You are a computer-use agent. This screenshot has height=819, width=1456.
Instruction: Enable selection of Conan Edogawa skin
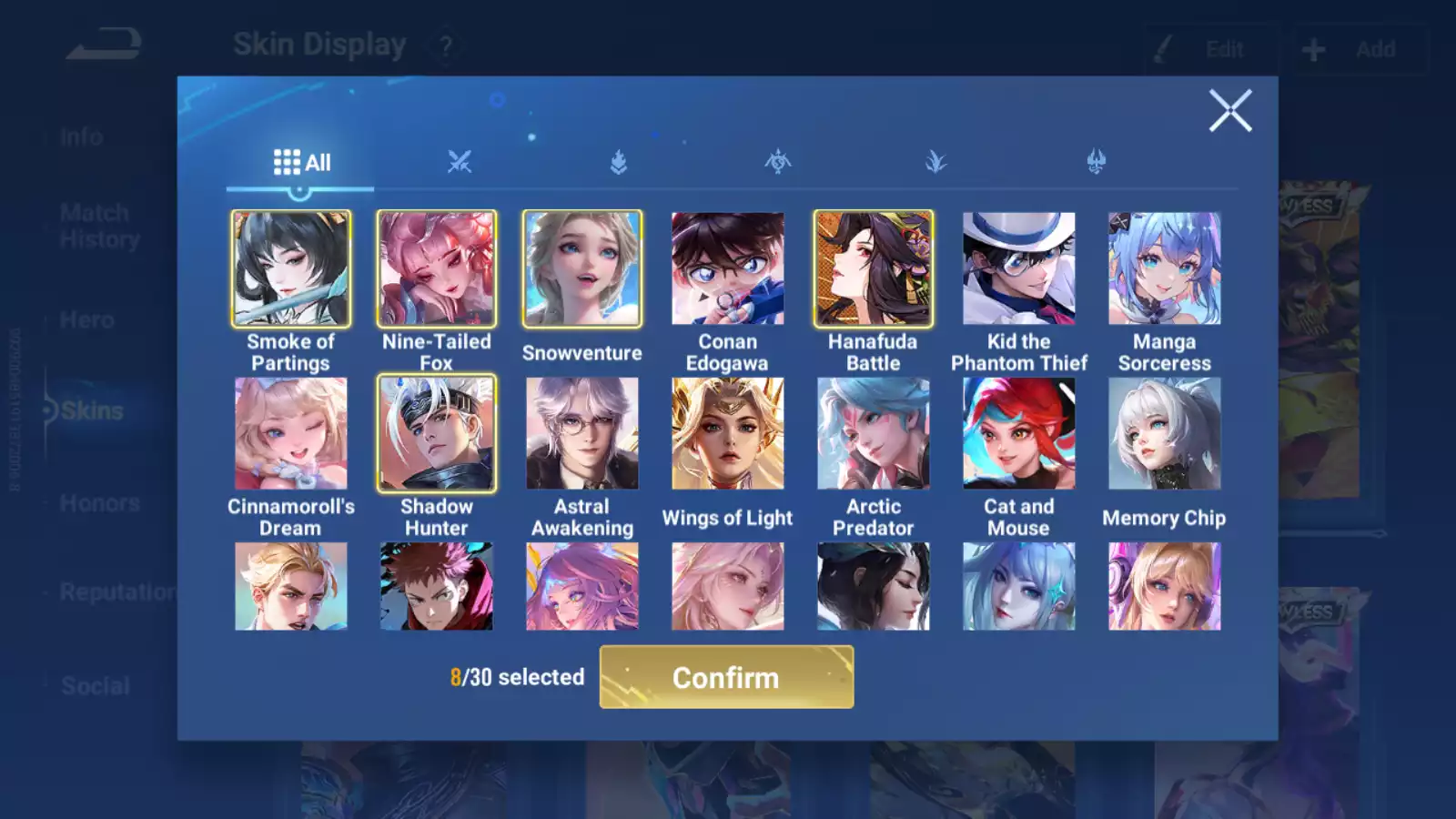(727, 268)
